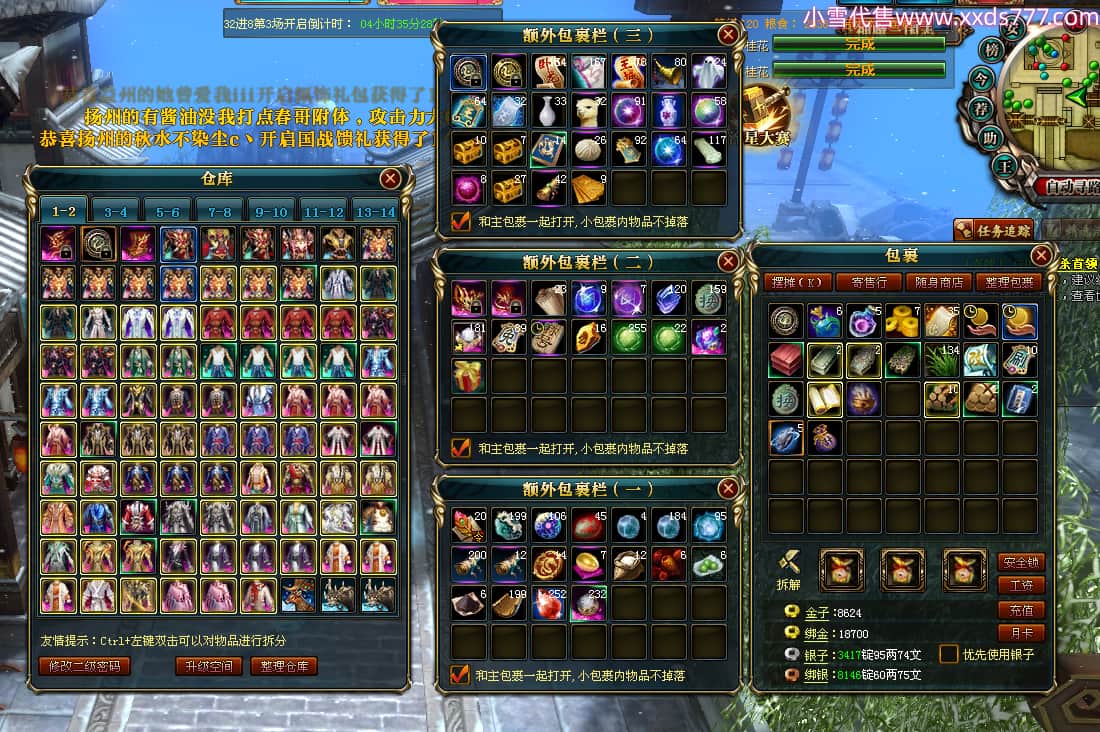Close the 仓库 warehouse window

pos(390,179)
